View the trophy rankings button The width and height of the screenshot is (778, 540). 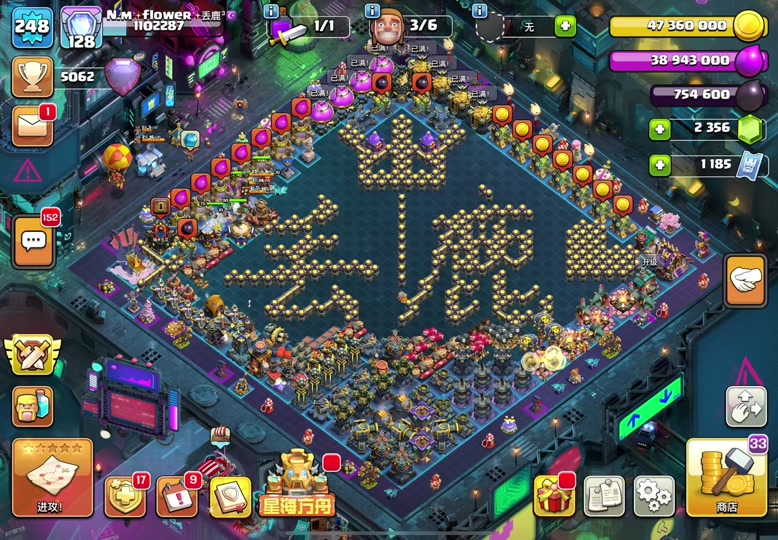32,77
